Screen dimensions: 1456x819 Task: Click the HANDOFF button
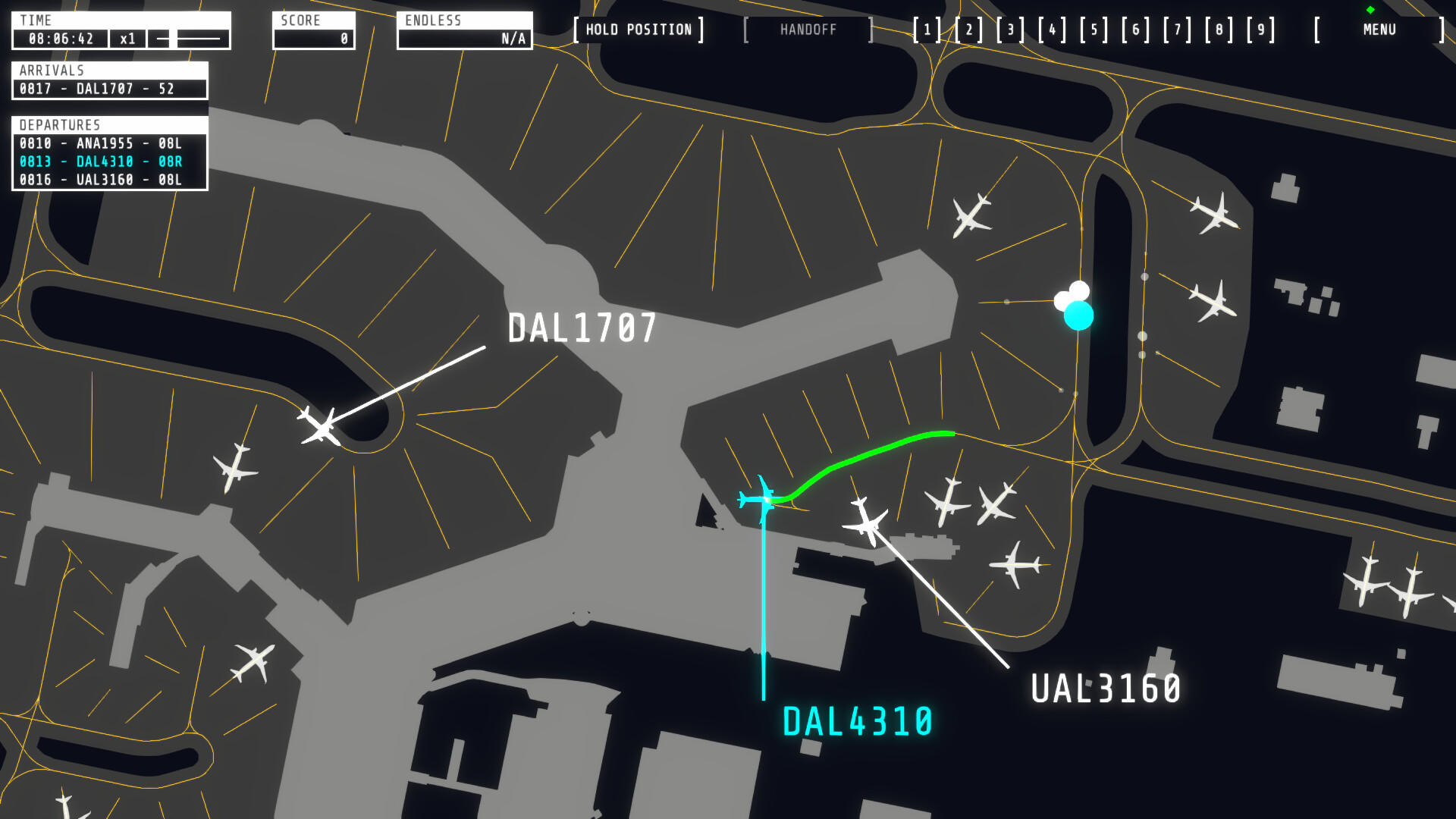pos(808,30)
